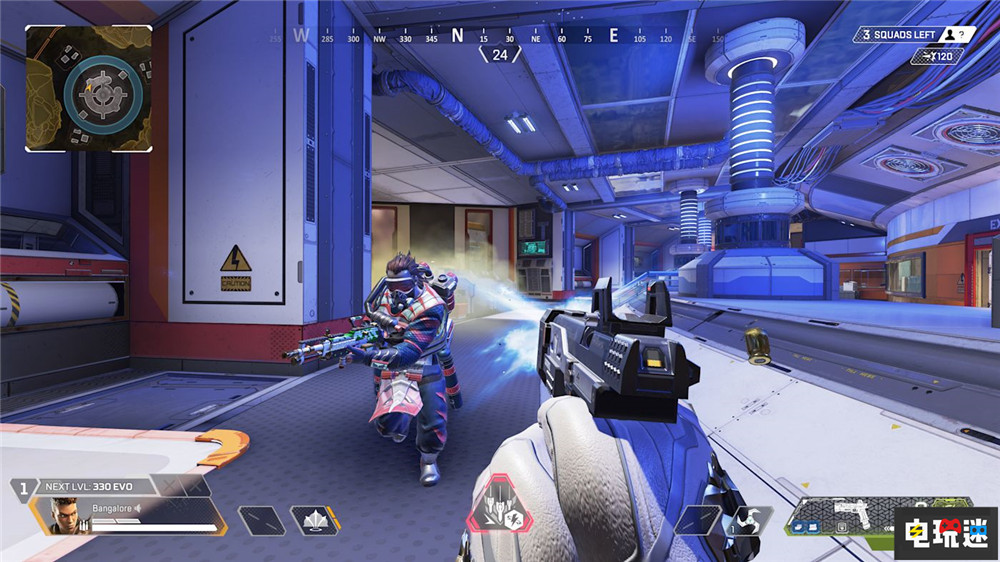Viewport: 1000px width, 562px height.
Task: Select Bangalore's character portrait
Action: point(65,515)
